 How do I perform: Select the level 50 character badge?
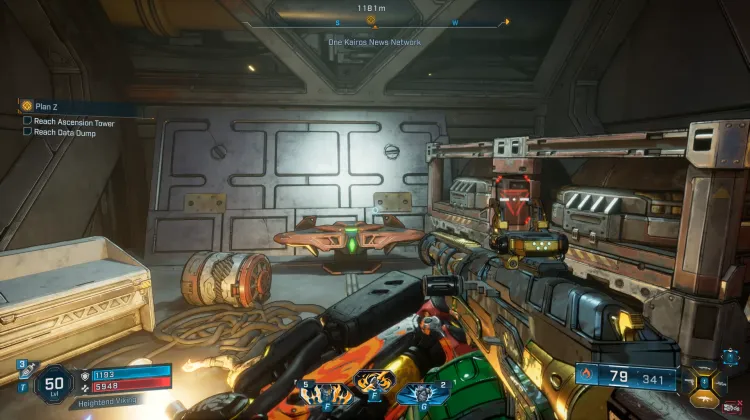55,383
